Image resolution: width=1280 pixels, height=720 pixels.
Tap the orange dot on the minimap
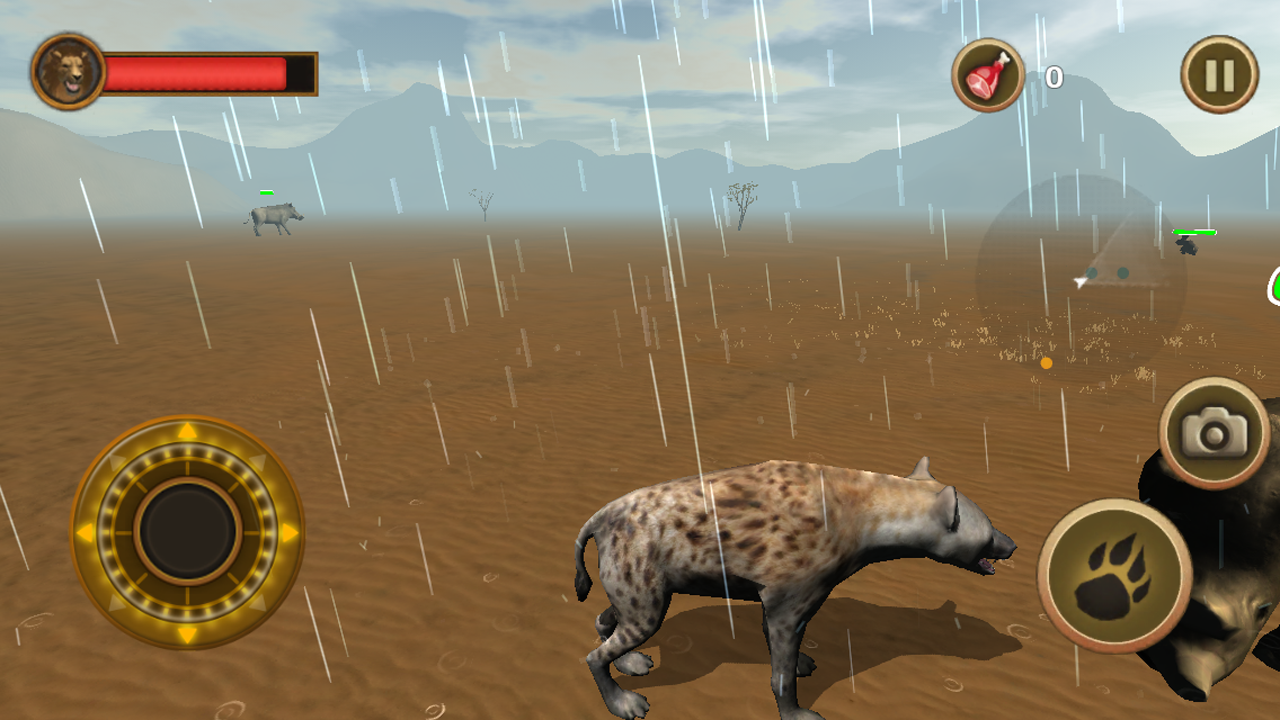[x=1046, y=364]
